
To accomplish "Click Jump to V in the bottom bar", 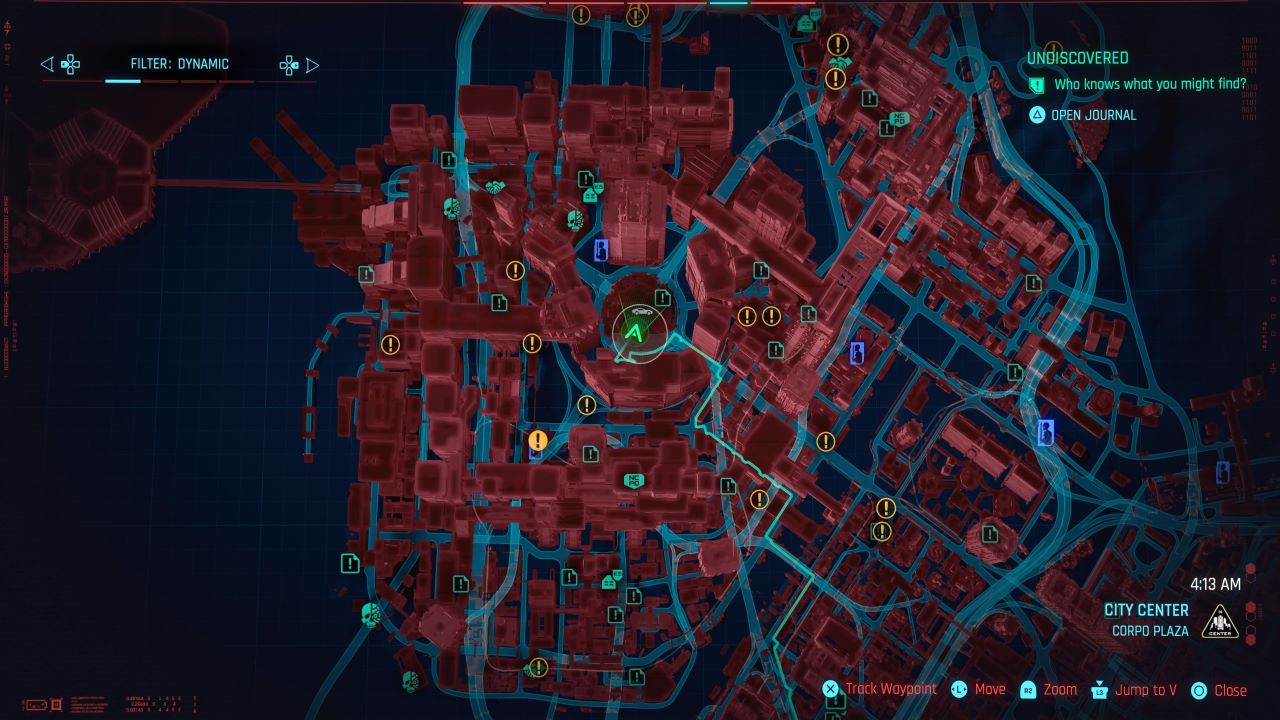I will click(1149, 689).
